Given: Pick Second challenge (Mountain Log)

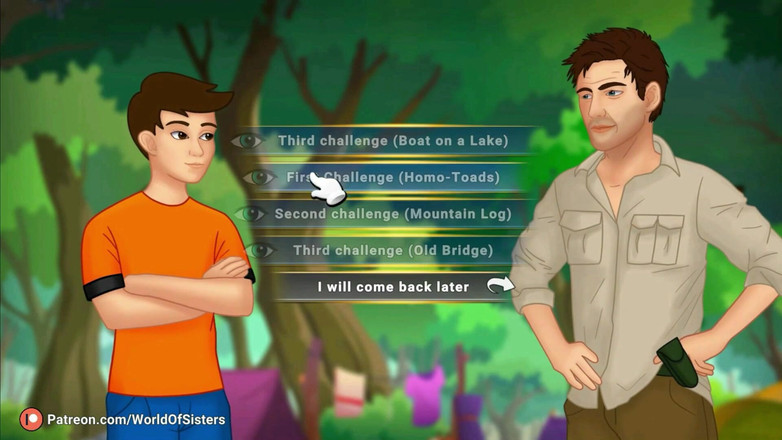Looking at the screenshot, I should [391, 213].
